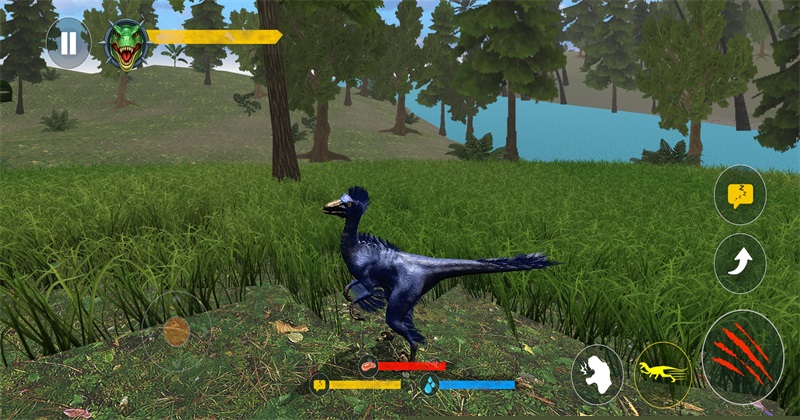The width and height of the screenshot is (800, 420).
Task: Tap the virtual movement joystick
Action: 176,331
